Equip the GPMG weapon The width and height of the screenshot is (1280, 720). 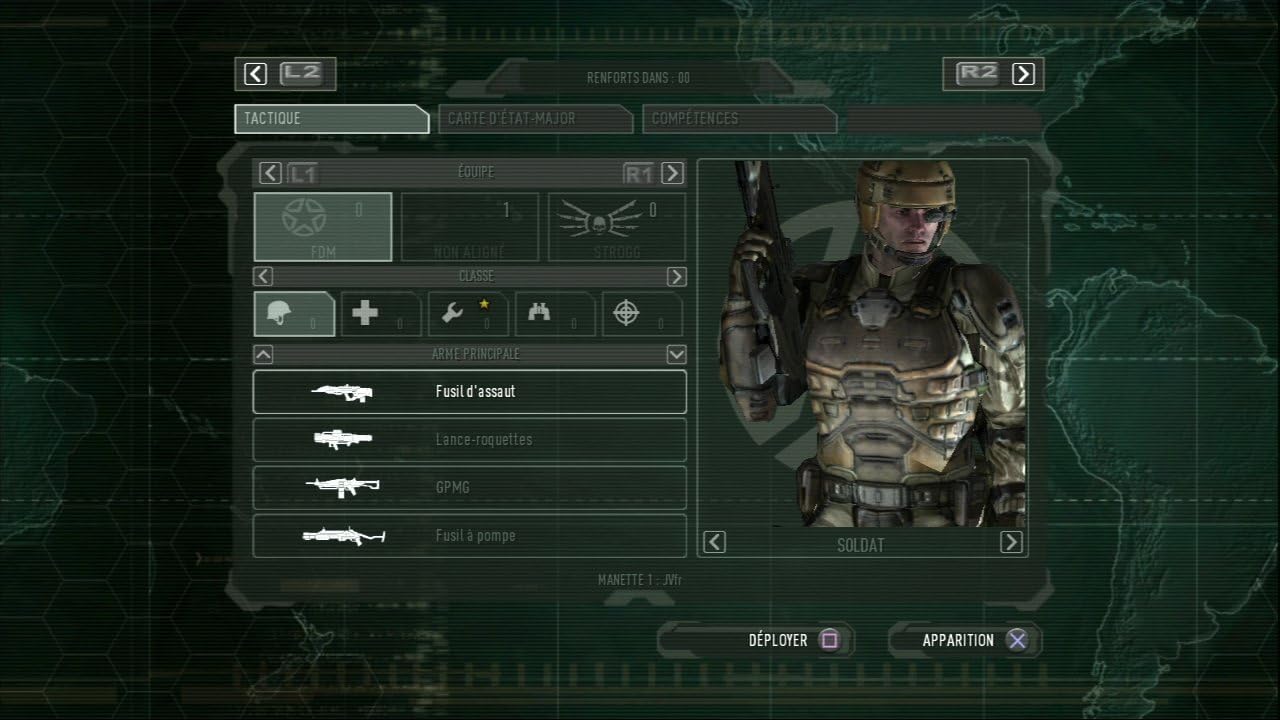pyautogui.click(x=469, y=488)
